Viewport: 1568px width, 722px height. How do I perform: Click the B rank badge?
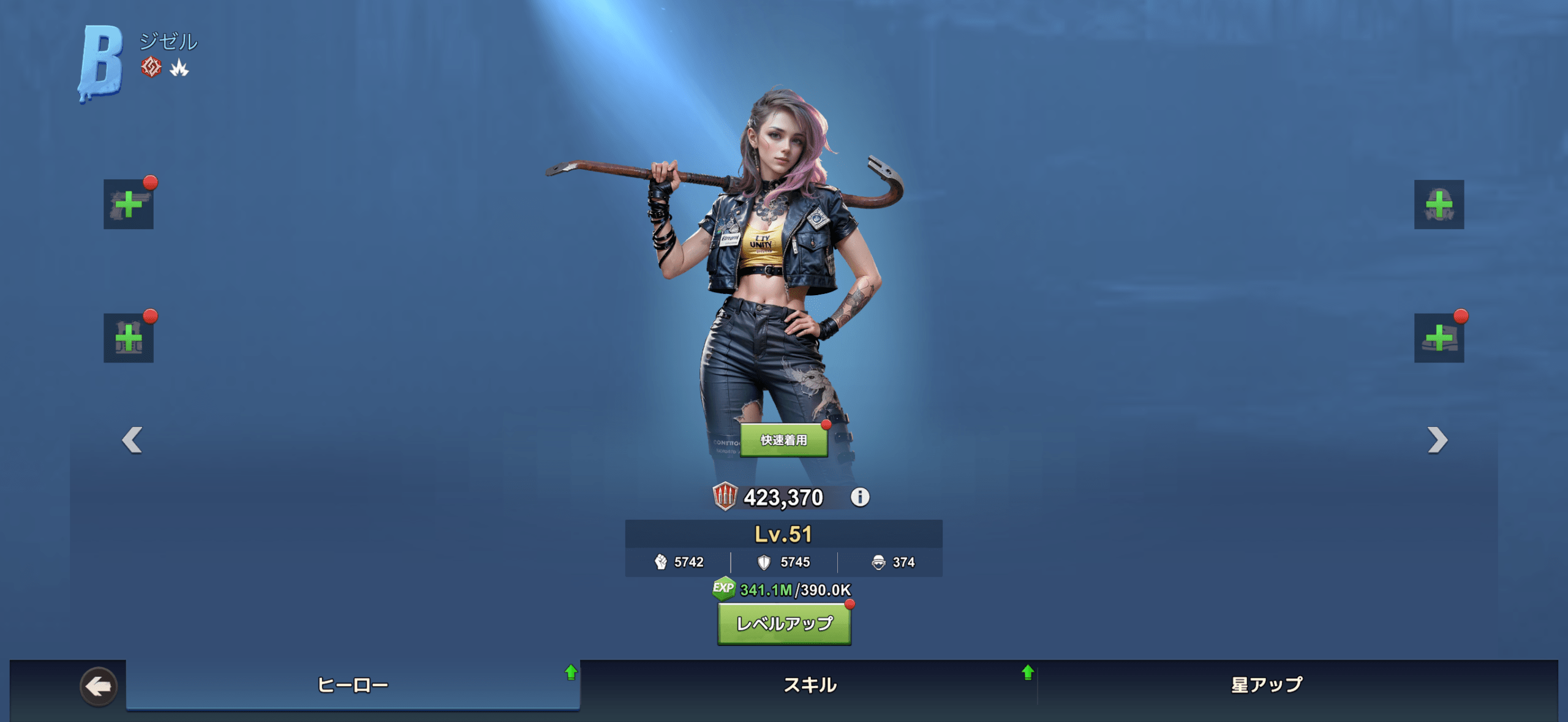pos(100,62)
